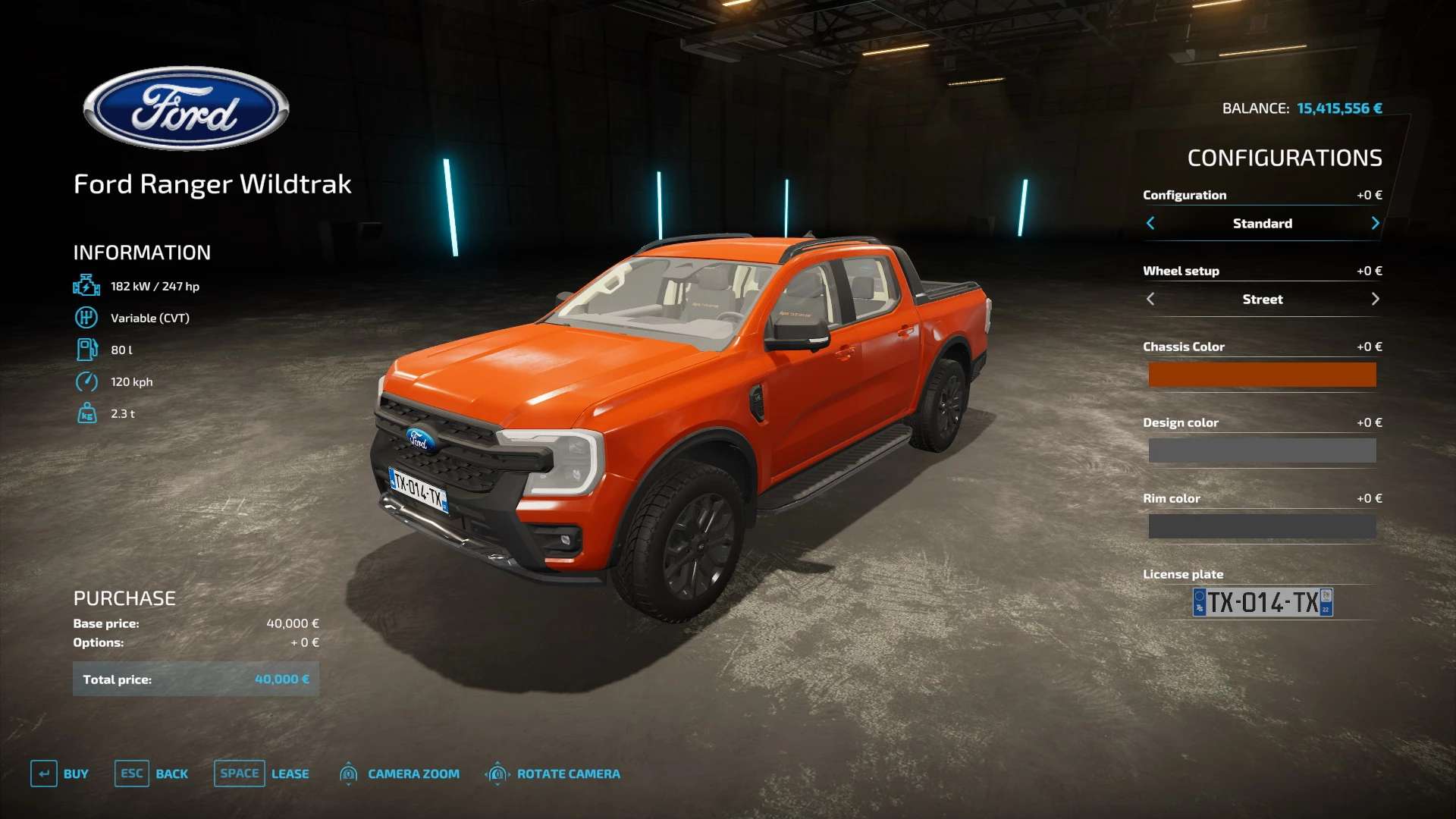The height and width of the screenshot is (819, 1456).
Task: Edit the TX-014-TX license plate
Action: click(1263, 602)
